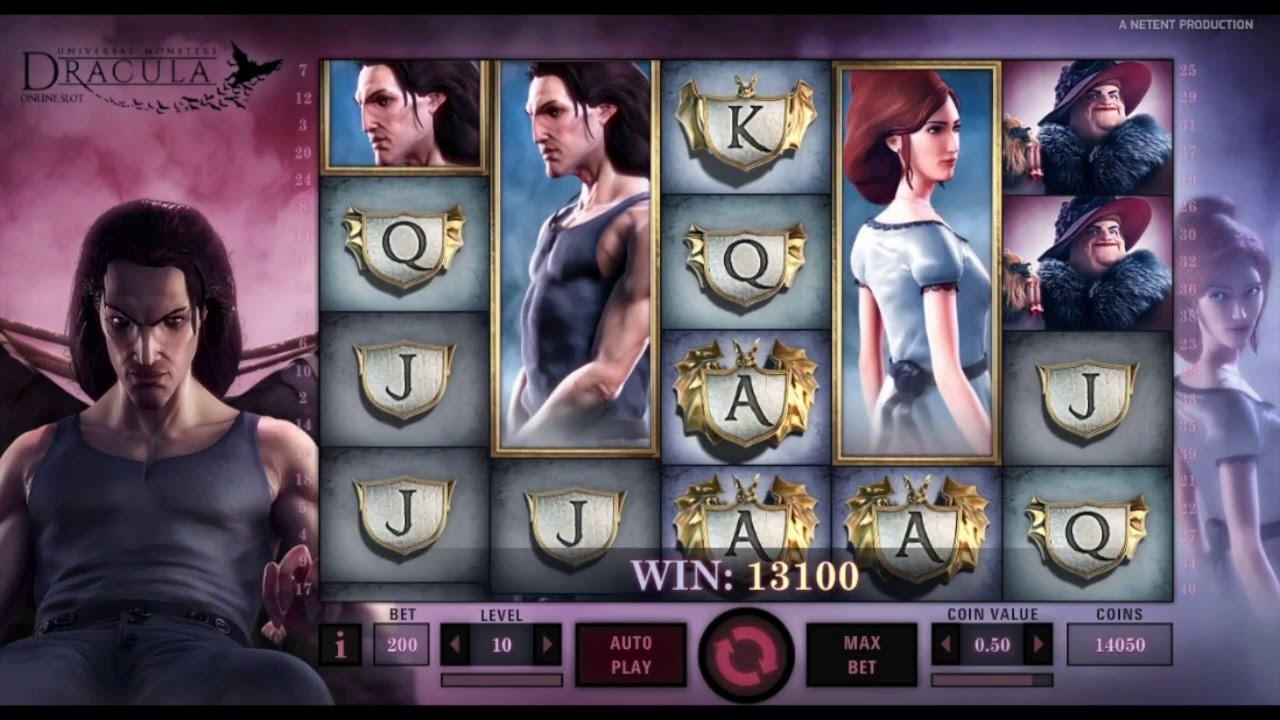Start Auto Play mode
The width and height of the screenshot is (1280, 720).
click(630, 654)
